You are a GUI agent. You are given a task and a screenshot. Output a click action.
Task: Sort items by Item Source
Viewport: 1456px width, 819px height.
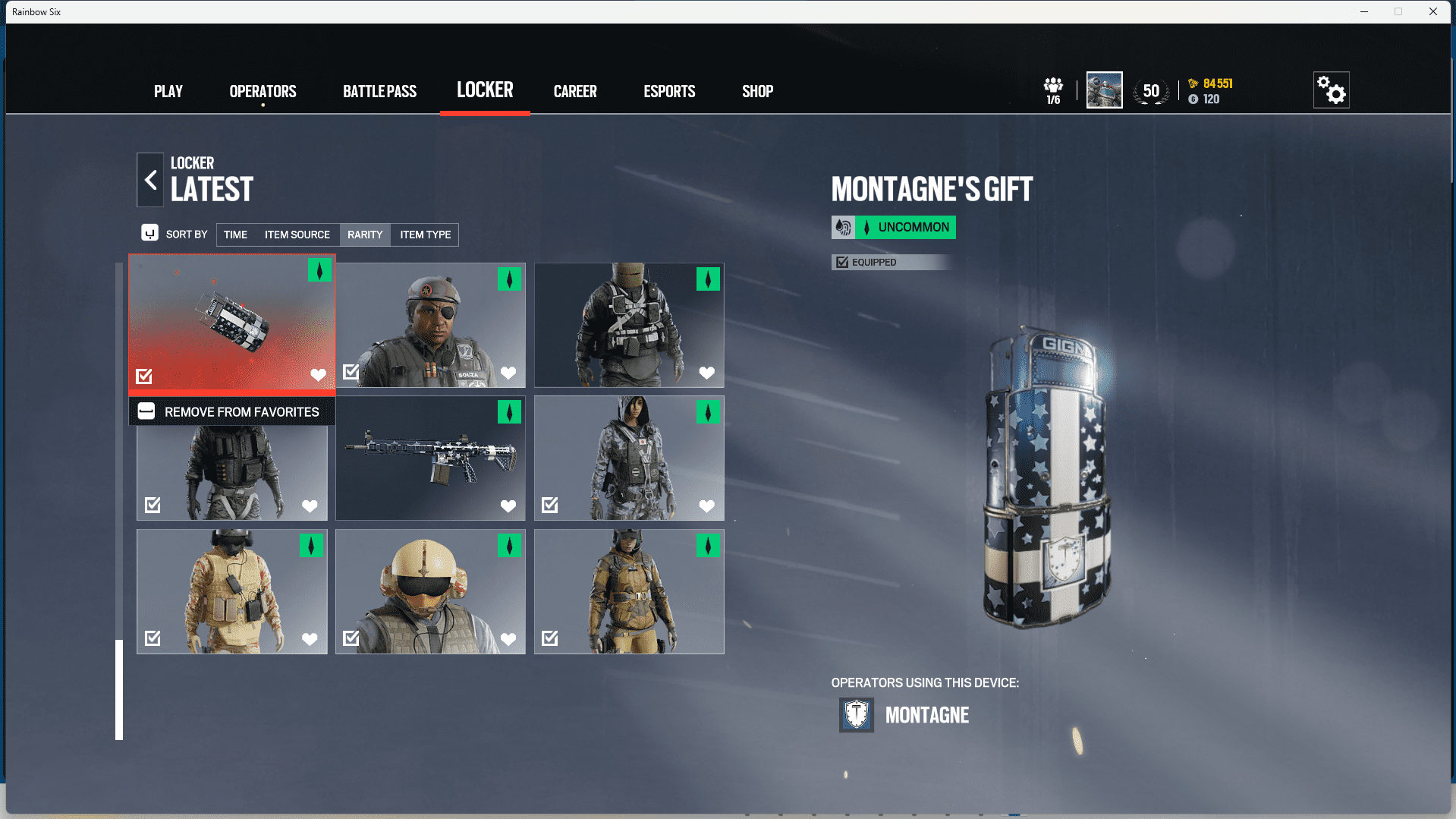pyautogui.click(x=297, y=235)
